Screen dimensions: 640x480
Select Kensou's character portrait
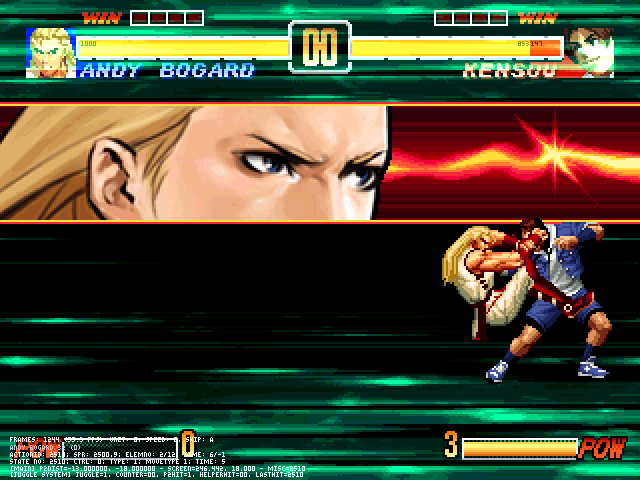[590, 52]
